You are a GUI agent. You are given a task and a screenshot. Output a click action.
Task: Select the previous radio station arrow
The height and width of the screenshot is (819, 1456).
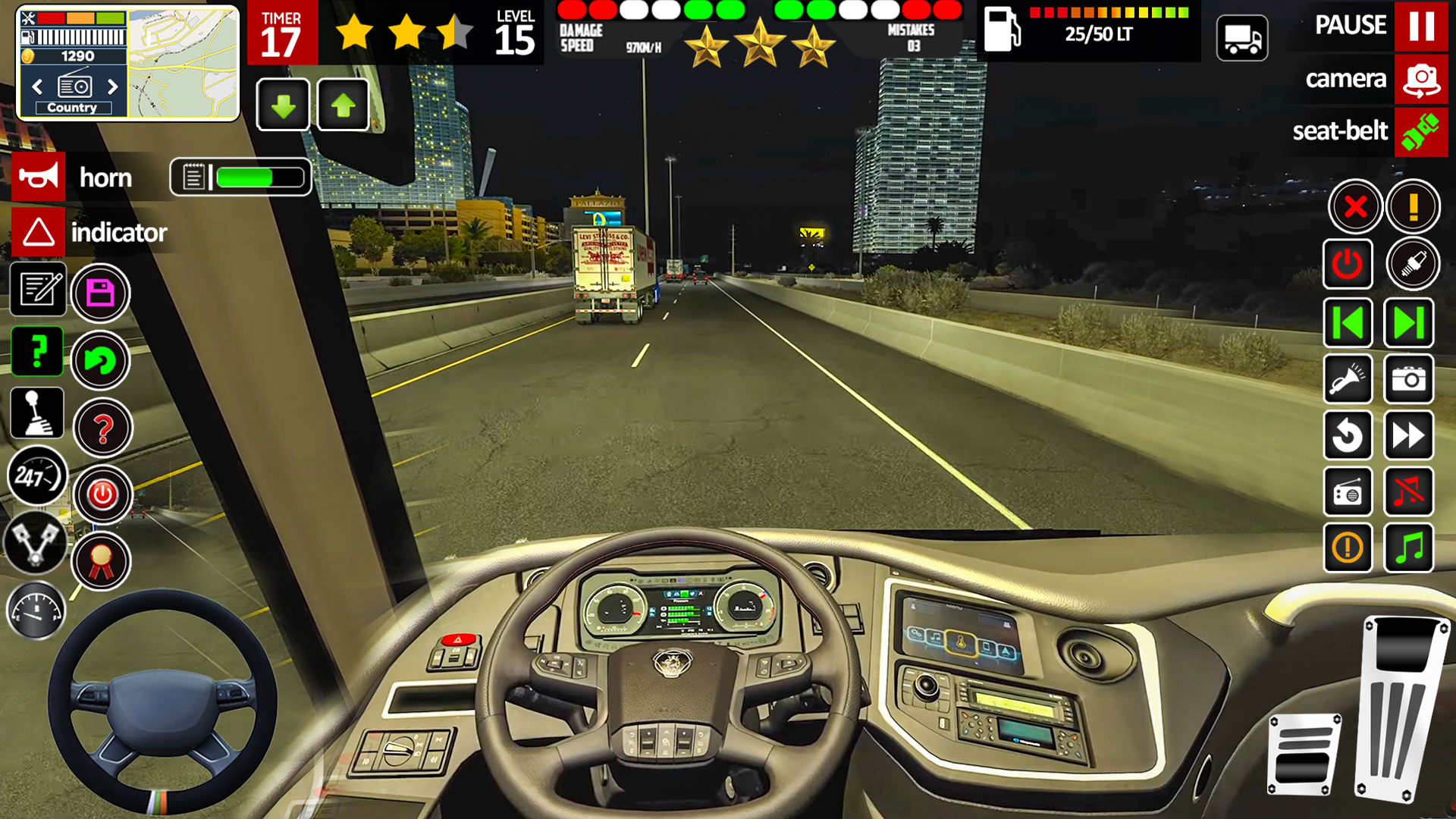point(37,86)
